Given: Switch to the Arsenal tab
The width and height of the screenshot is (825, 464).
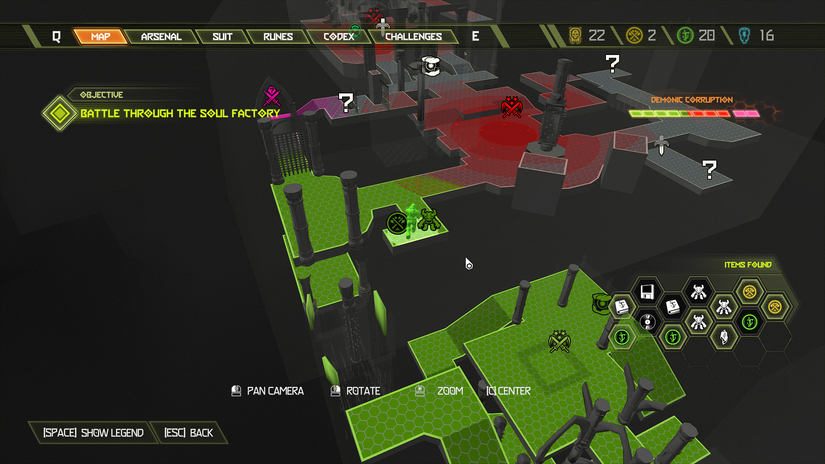Looking at the screenshot, I should tap(161, 37).
